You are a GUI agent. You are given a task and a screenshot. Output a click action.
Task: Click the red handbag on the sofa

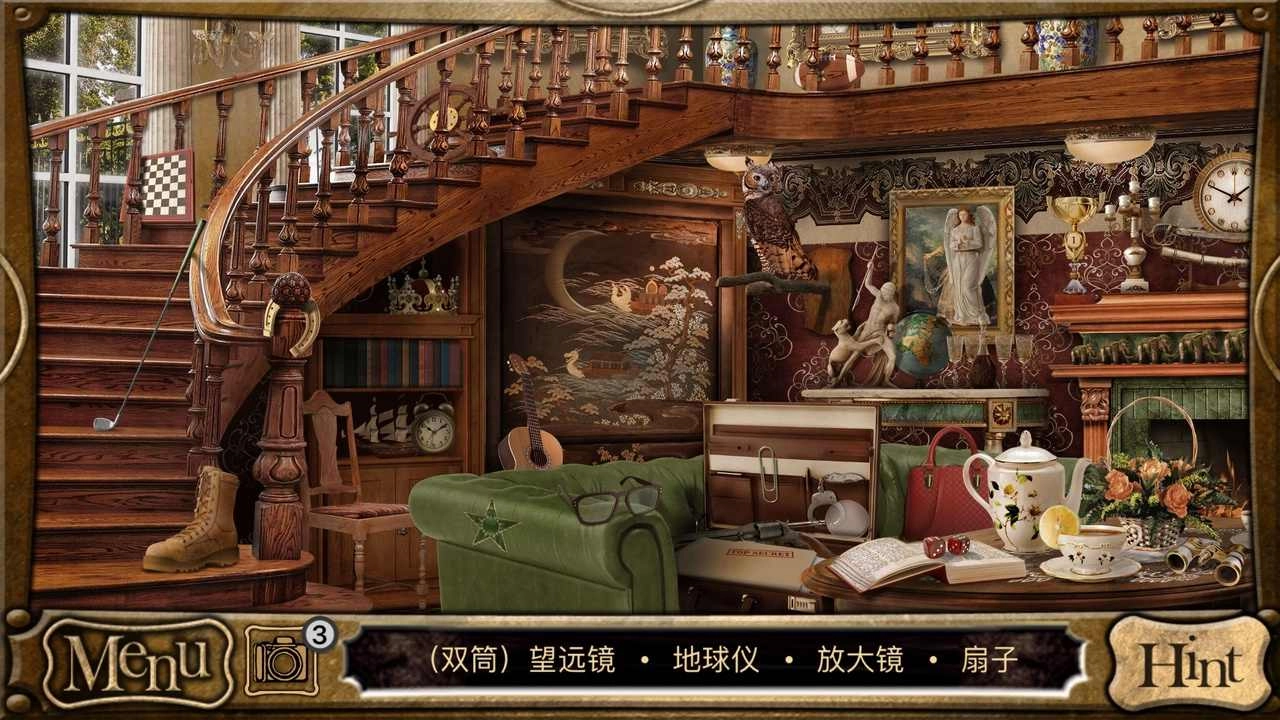click(x=947, y=481)
